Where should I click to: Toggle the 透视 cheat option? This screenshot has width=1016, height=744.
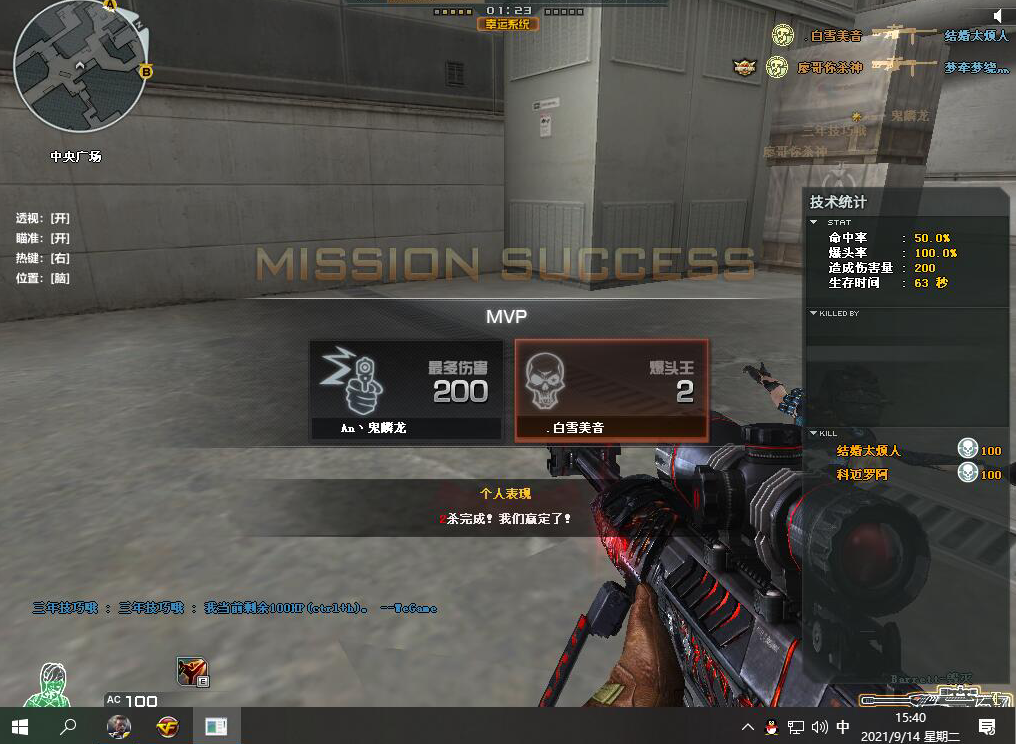43,218
